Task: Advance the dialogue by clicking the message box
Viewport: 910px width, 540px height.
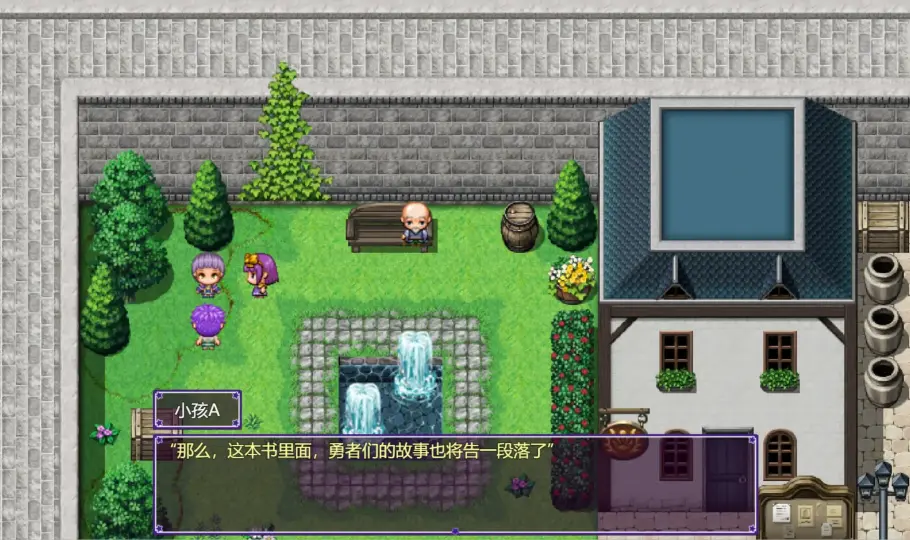Action: point(455,484)
